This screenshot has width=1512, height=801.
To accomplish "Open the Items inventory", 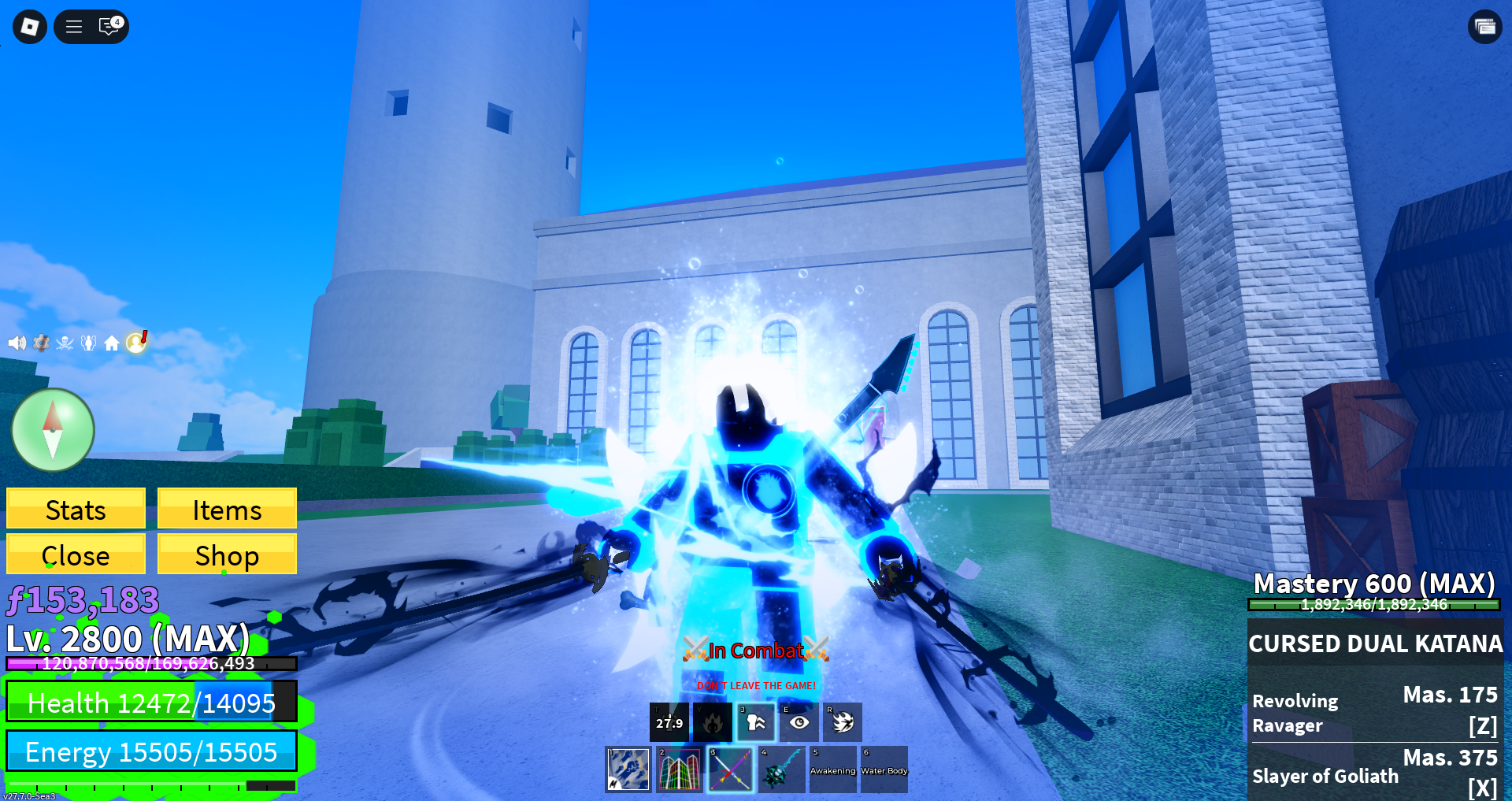I will 227,509.
